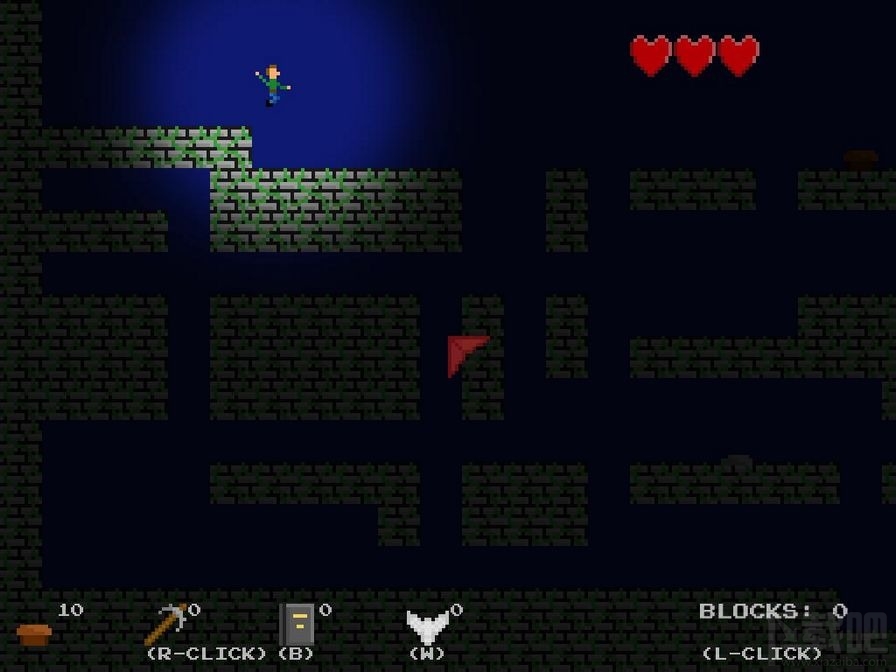Click the brown treasure chest icon
The height and width of the screenshot is (672, 896).
[34, 633]
